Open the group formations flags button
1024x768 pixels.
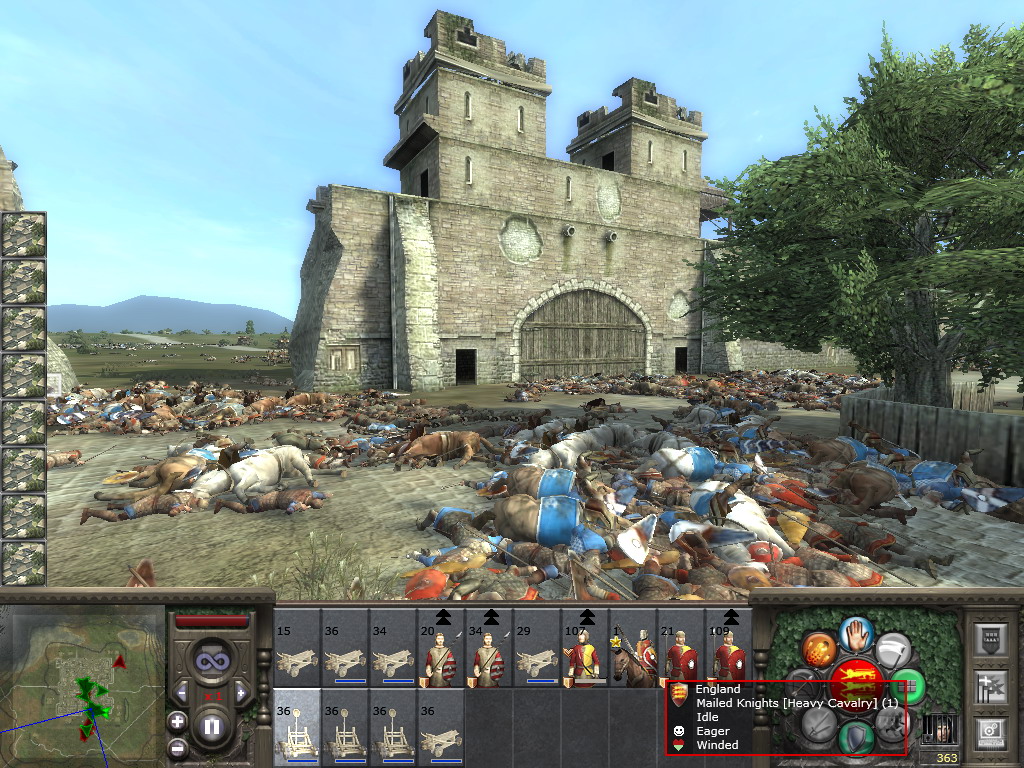click(990, 687)
